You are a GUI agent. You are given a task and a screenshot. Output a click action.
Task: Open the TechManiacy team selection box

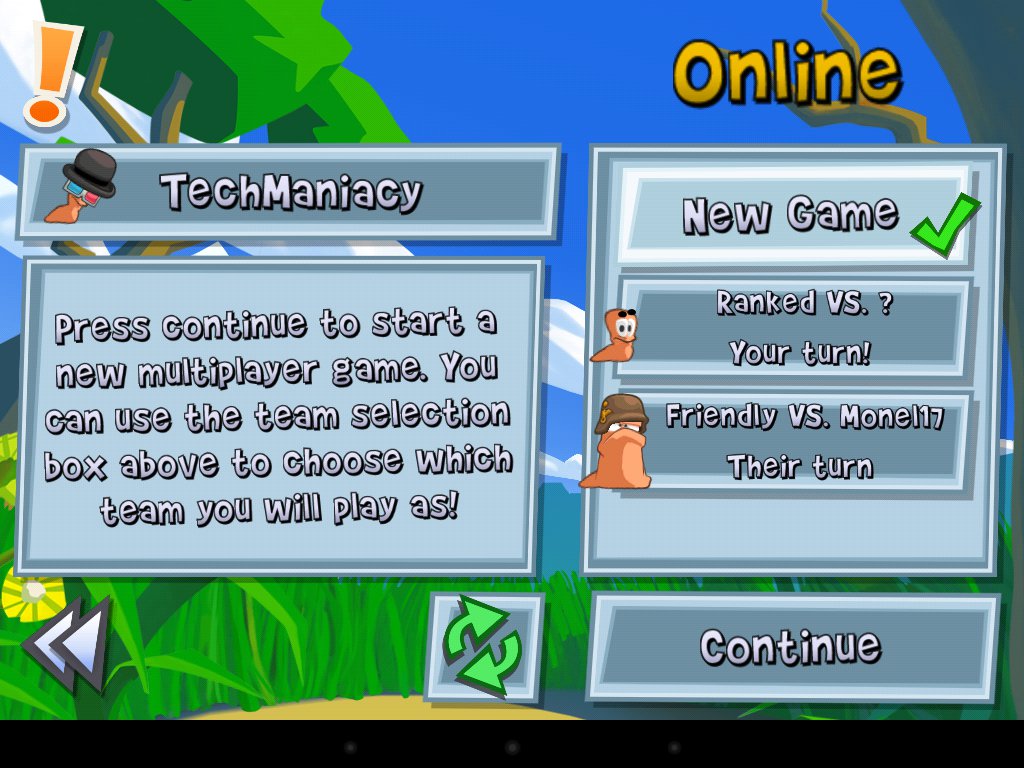click(x=289, y=191)
